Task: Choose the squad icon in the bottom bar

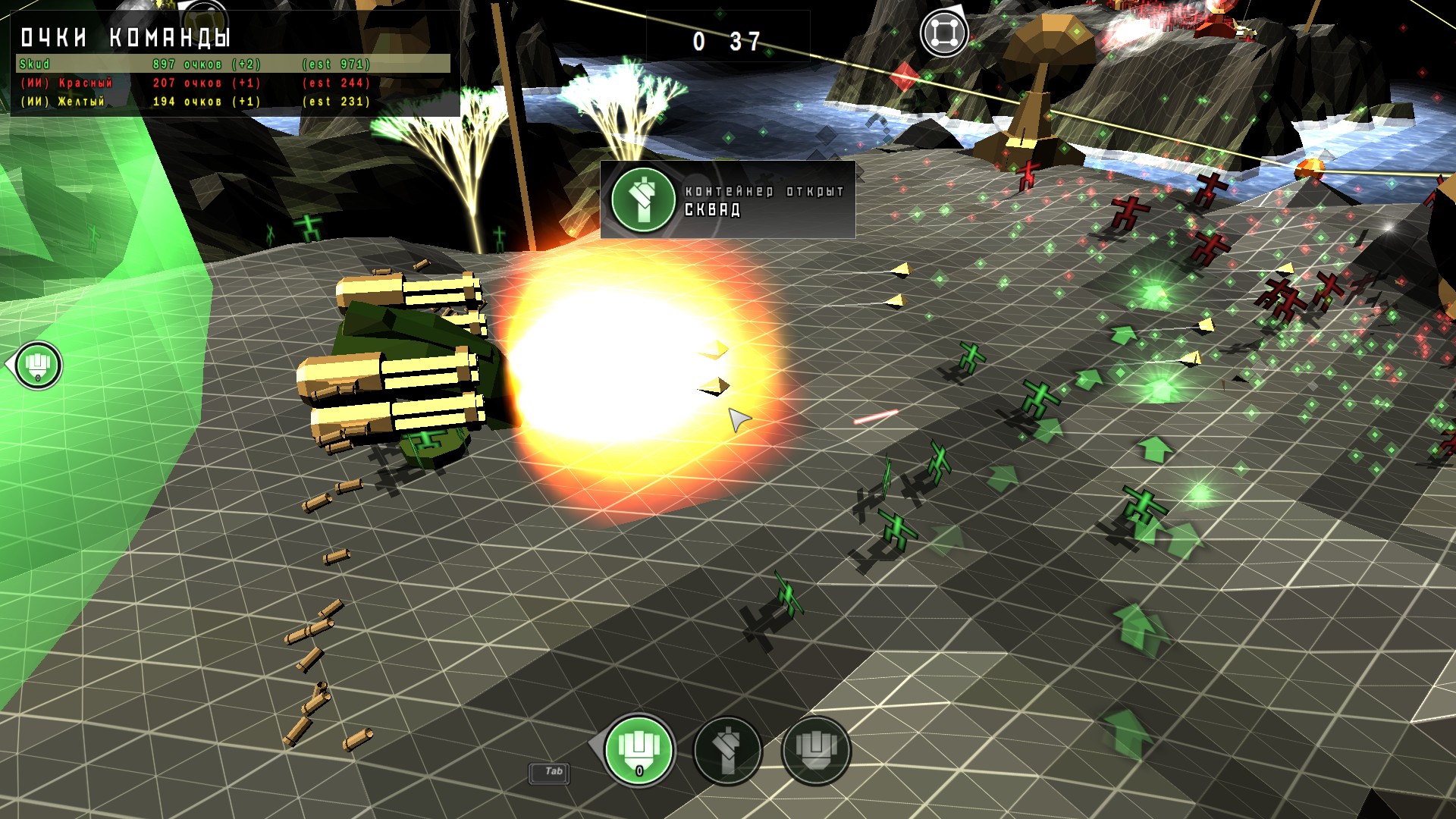Action: 727,750
